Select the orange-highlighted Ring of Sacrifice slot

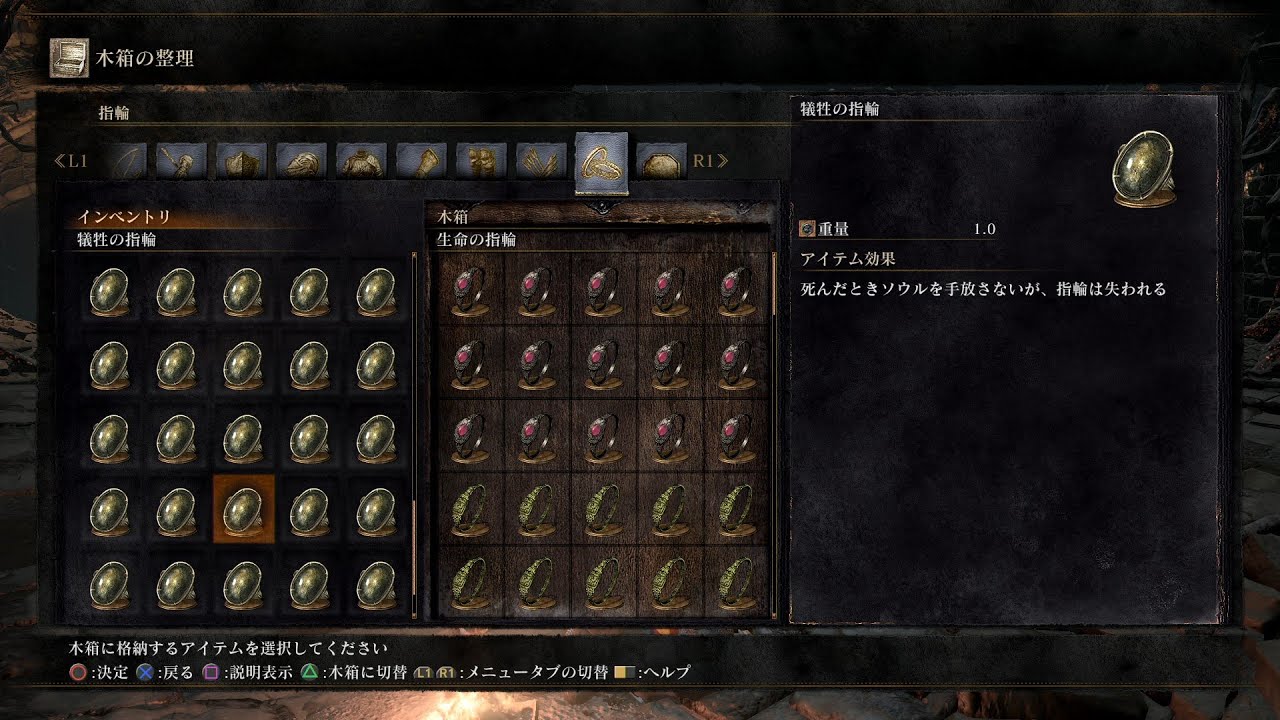point(243,510)
